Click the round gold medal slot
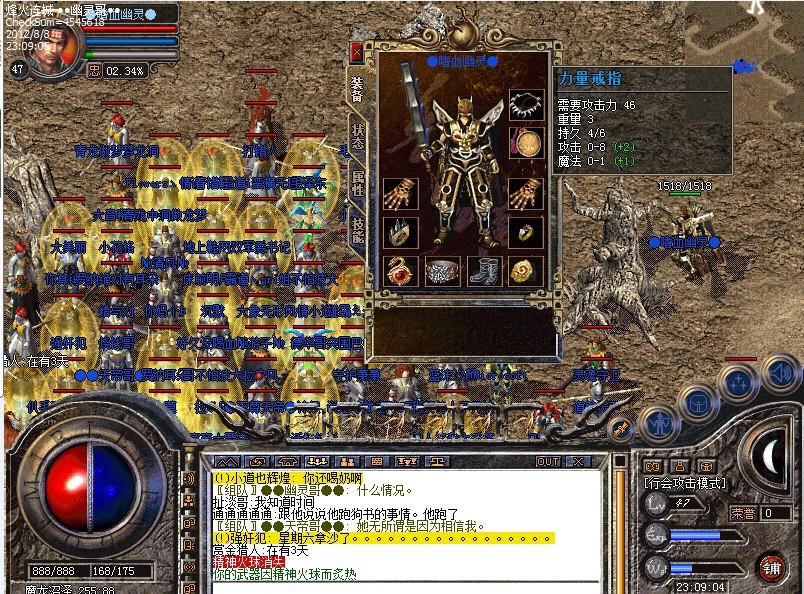Screen dimensions: 804x594 (525, 141)
